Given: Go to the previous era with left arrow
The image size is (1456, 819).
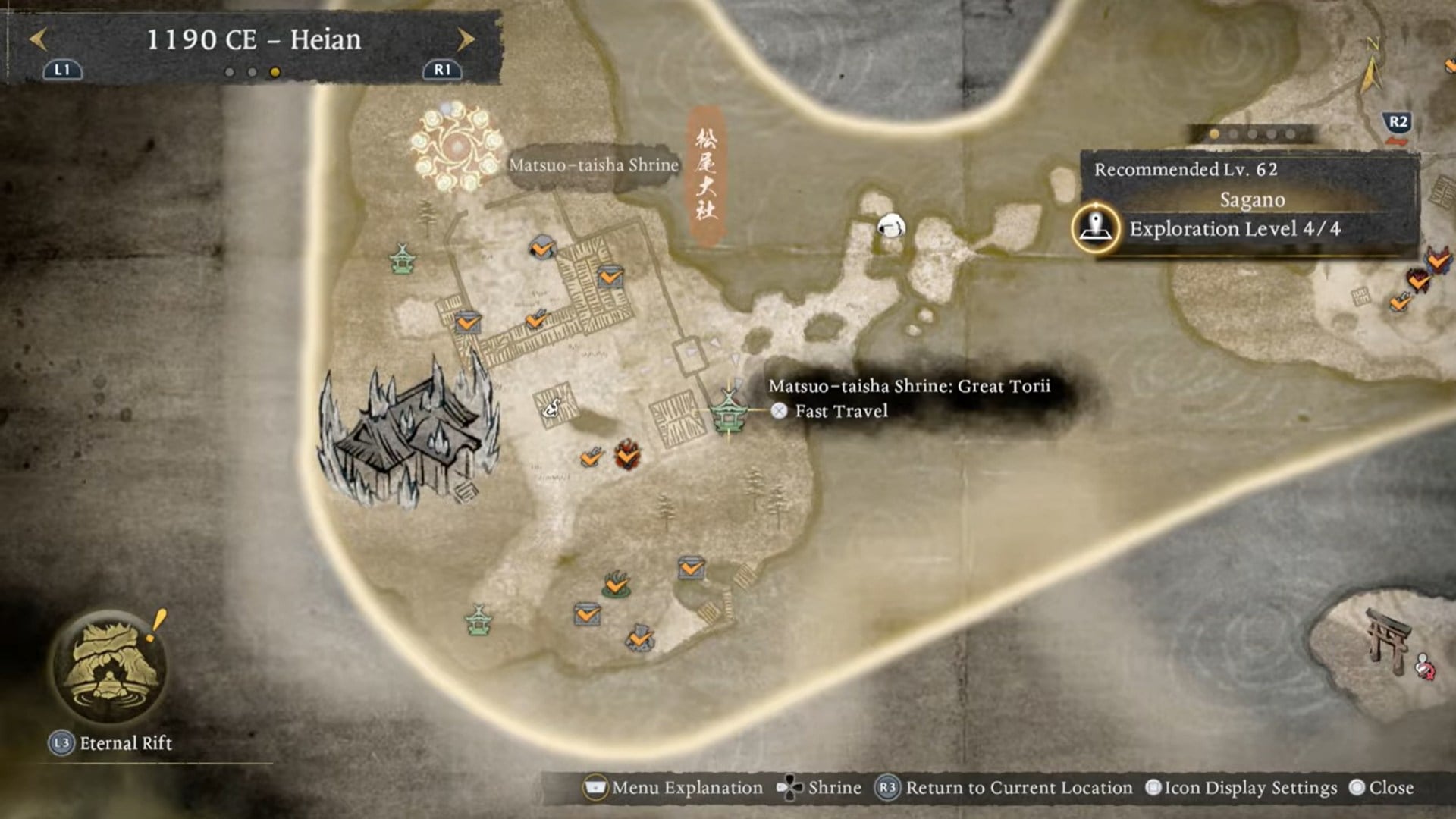Looking at the screenshot, I should coord(38,39).
